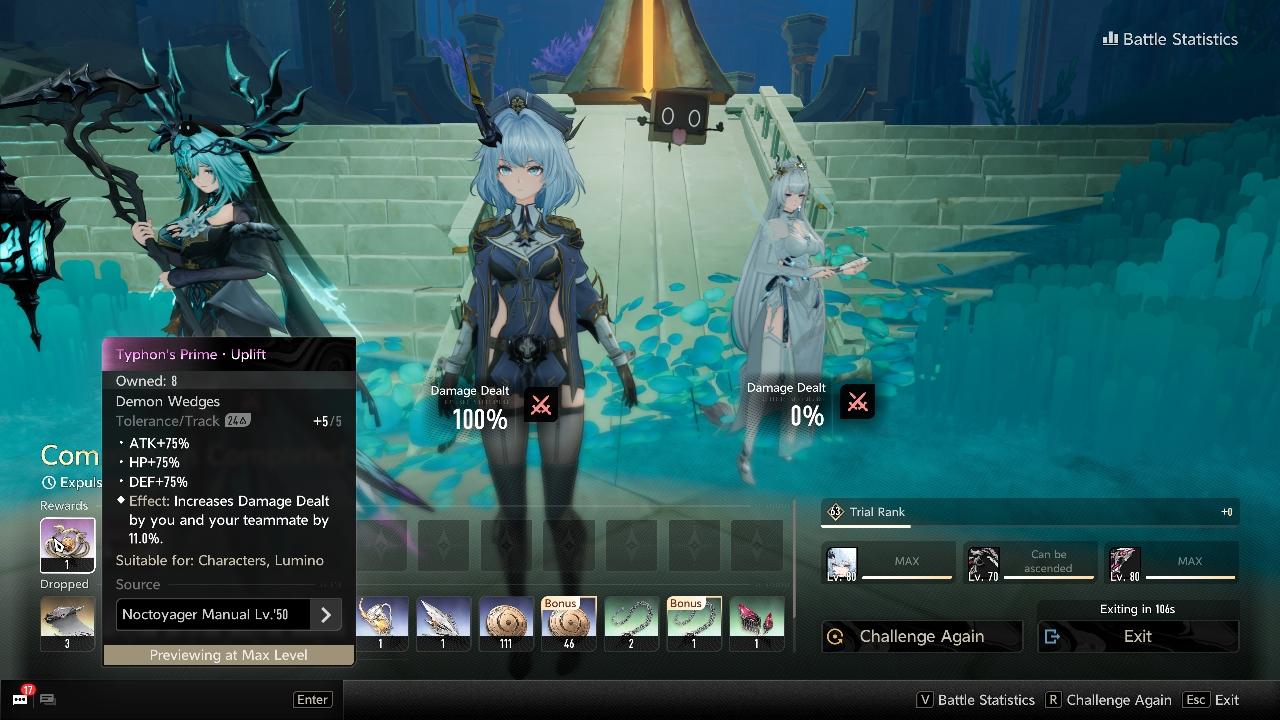The height and width of the screenshot is (720, 1280).
Task: Select the dropped item with quantity 3
Action: (67, 623)
